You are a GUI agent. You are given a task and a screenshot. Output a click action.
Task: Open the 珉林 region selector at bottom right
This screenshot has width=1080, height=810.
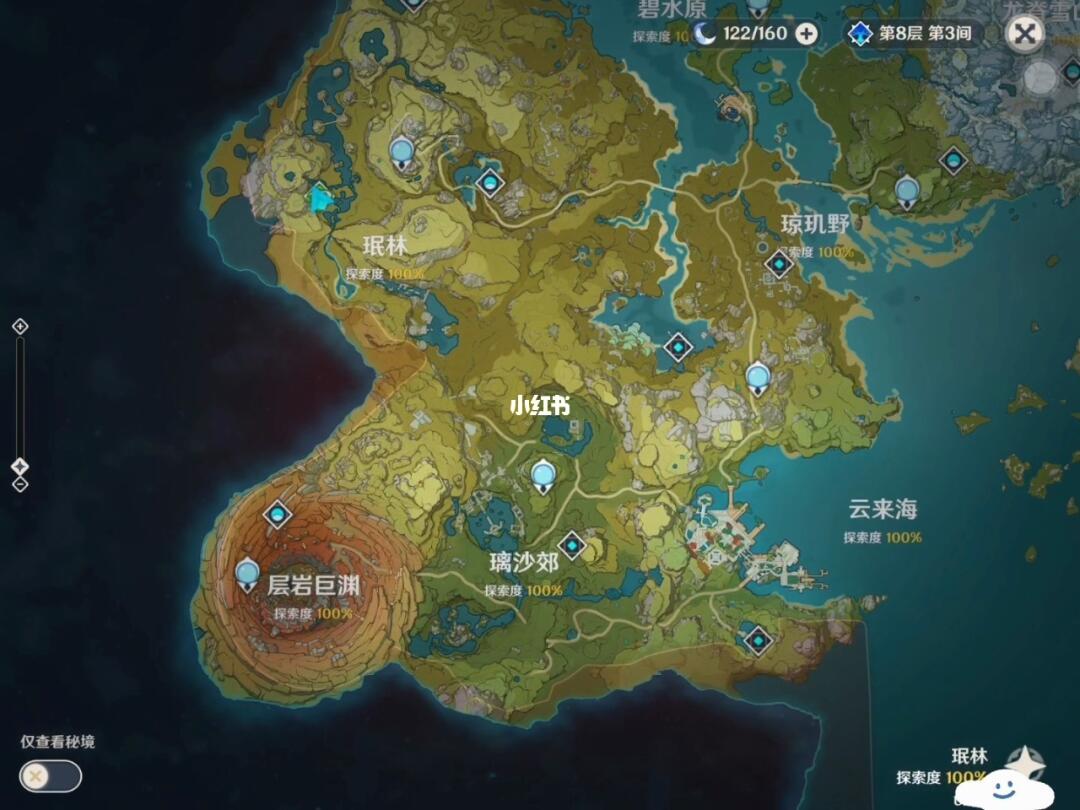point(968,766)
